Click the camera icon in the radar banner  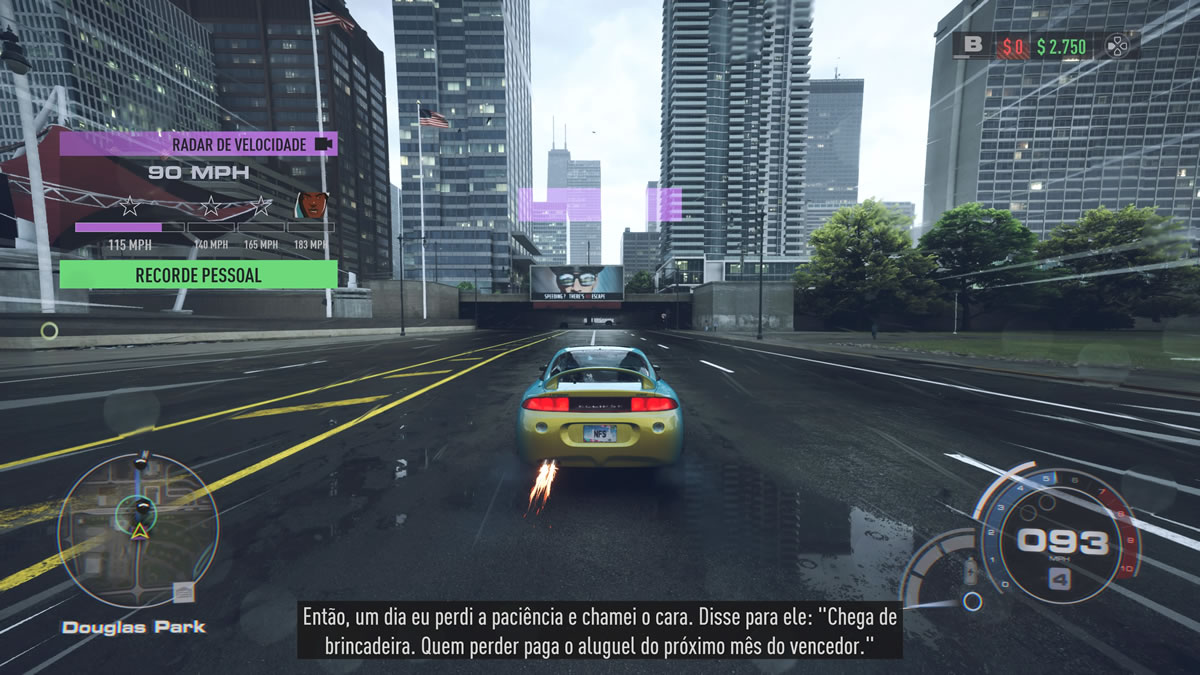point(322,144)
